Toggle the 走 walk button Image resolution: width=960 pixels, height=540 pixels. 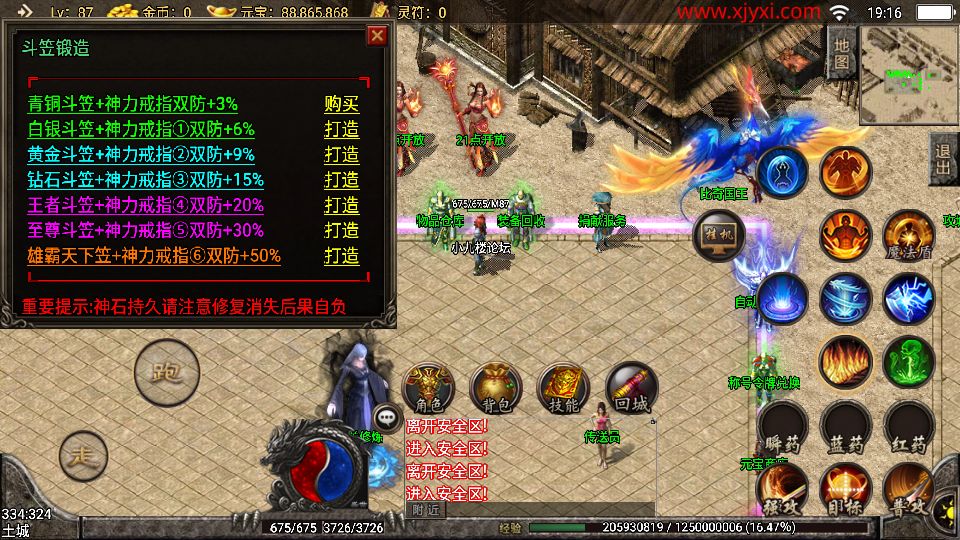pyautogui.click(x=83, y=456)
